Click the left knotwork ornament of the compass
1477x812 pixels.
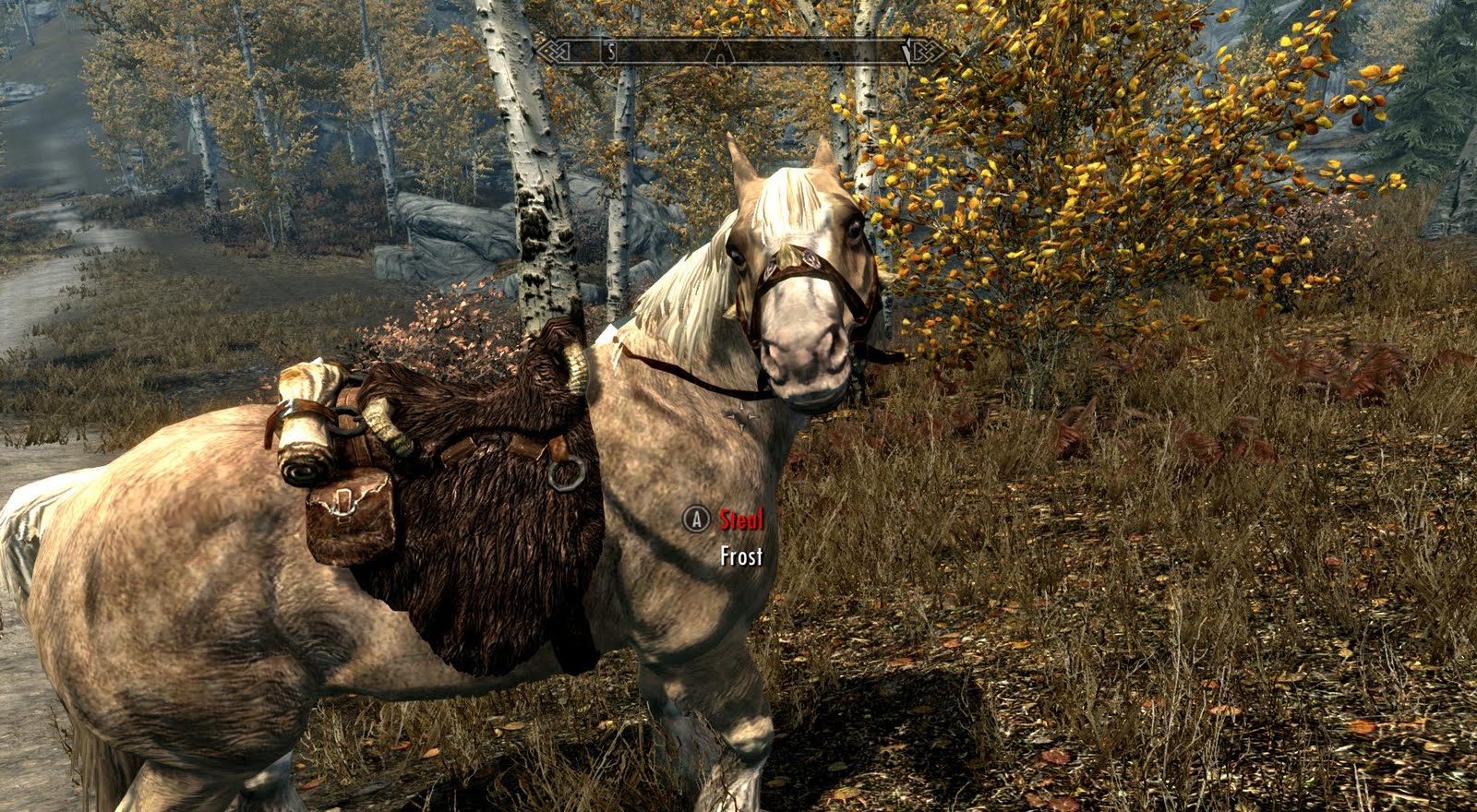554,52
